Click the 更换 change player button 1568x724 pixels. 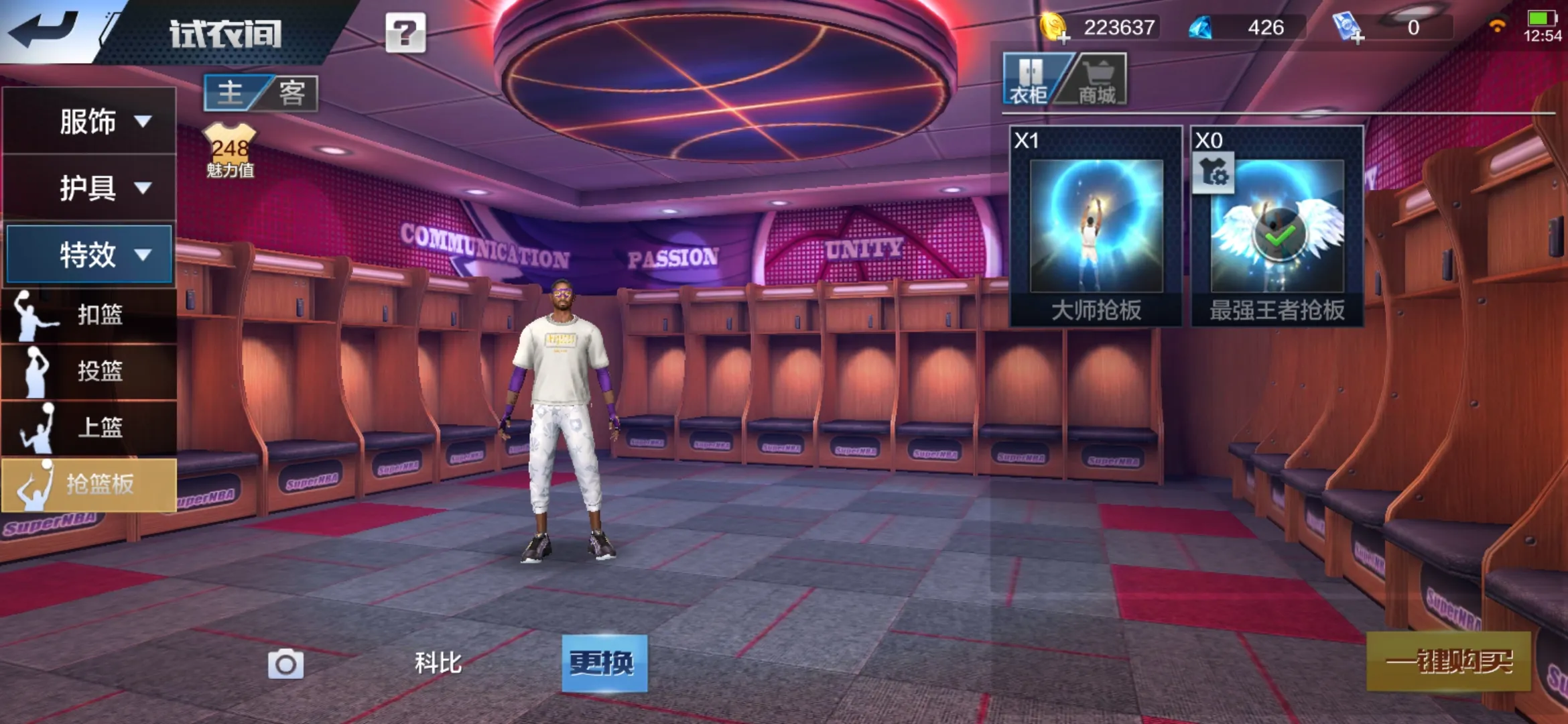click(604, 663)
